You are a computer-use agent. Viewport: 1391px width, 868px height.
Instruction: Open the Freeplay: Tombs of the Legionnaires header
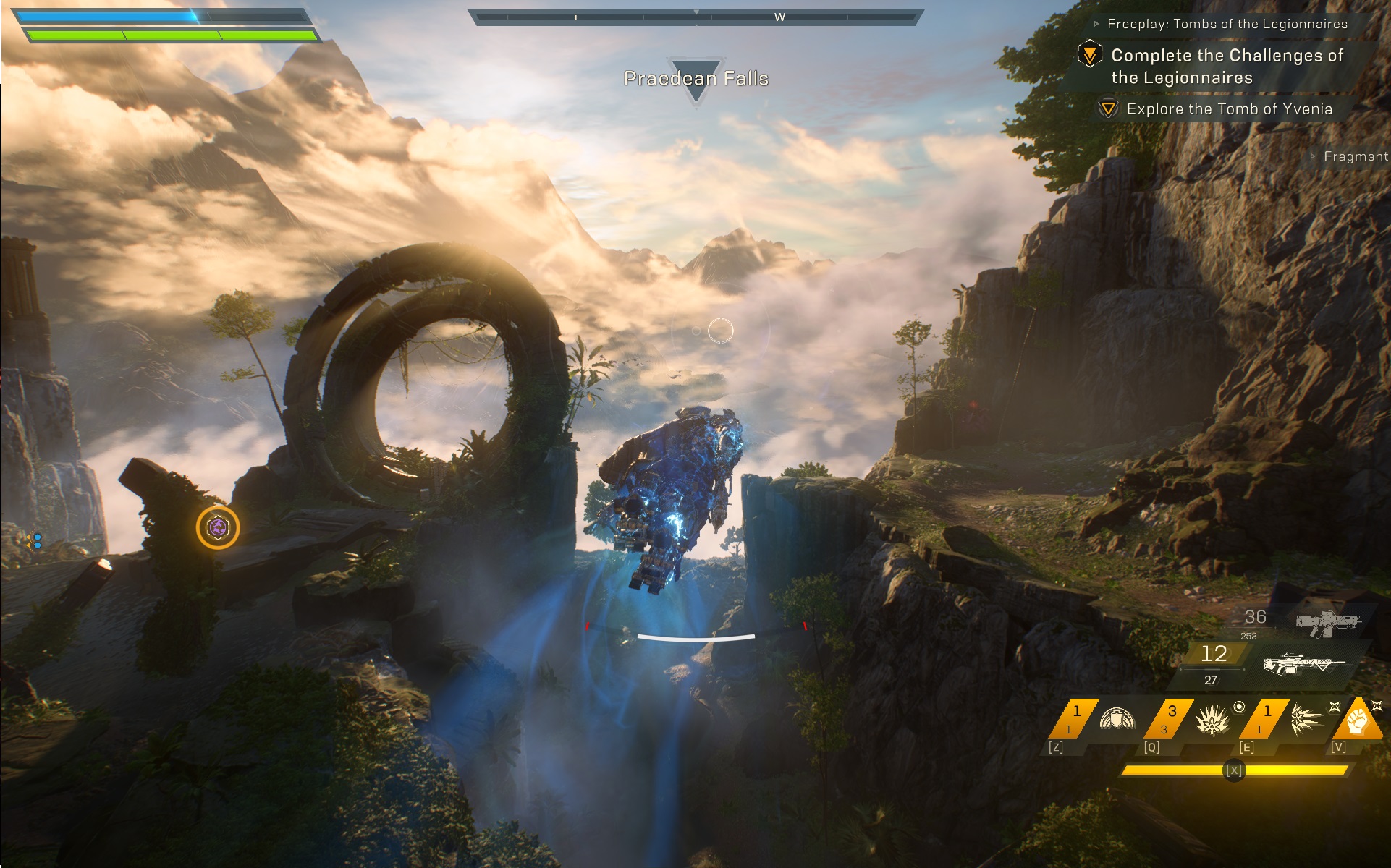(x=1227, y=24)
